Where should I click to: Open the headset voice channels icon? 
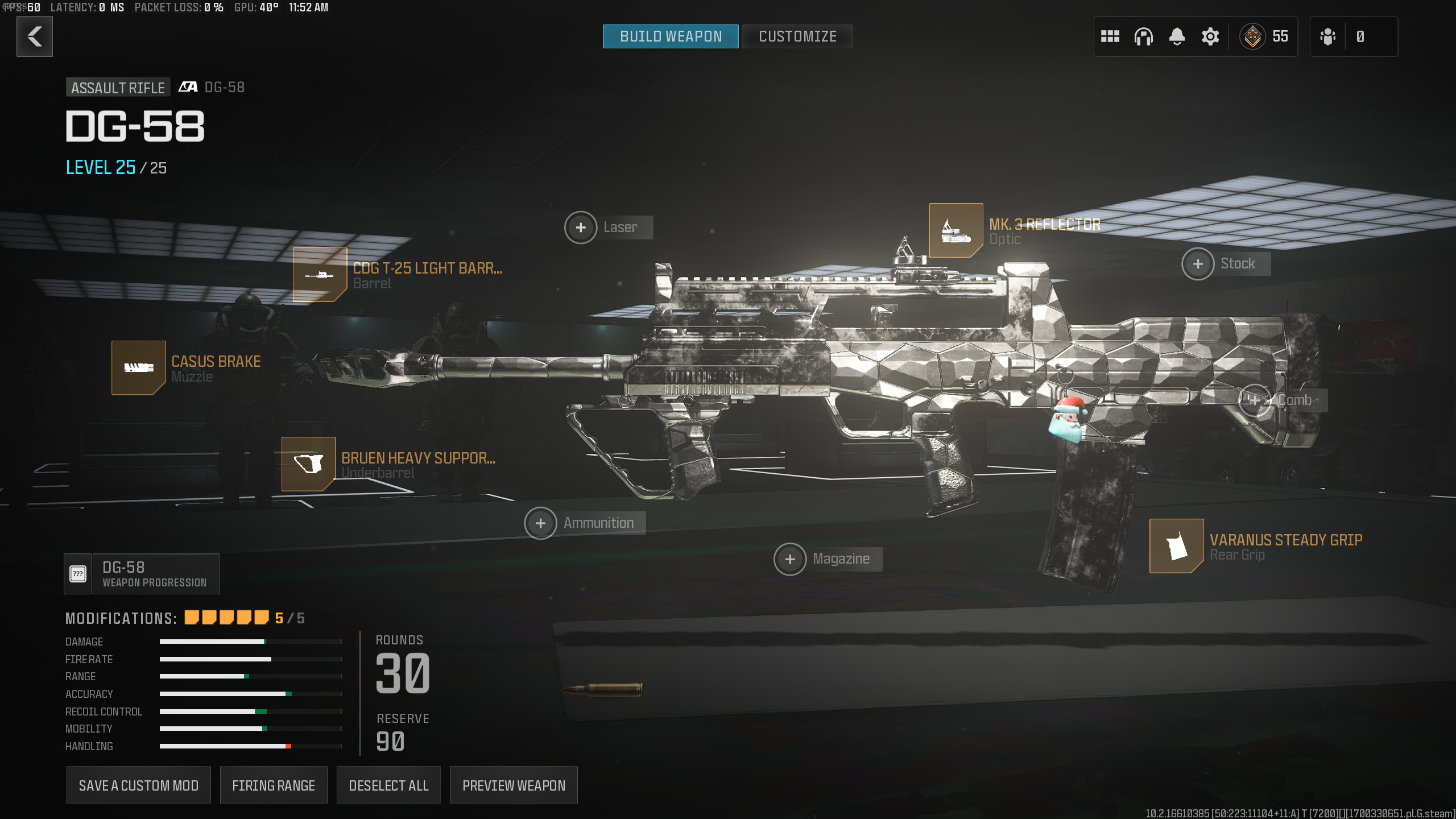(x=1143, y=36)
